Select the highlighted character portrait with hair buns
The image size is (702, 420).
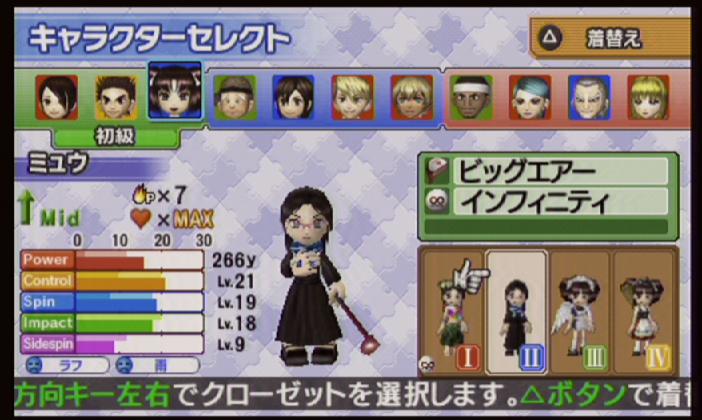175,93
